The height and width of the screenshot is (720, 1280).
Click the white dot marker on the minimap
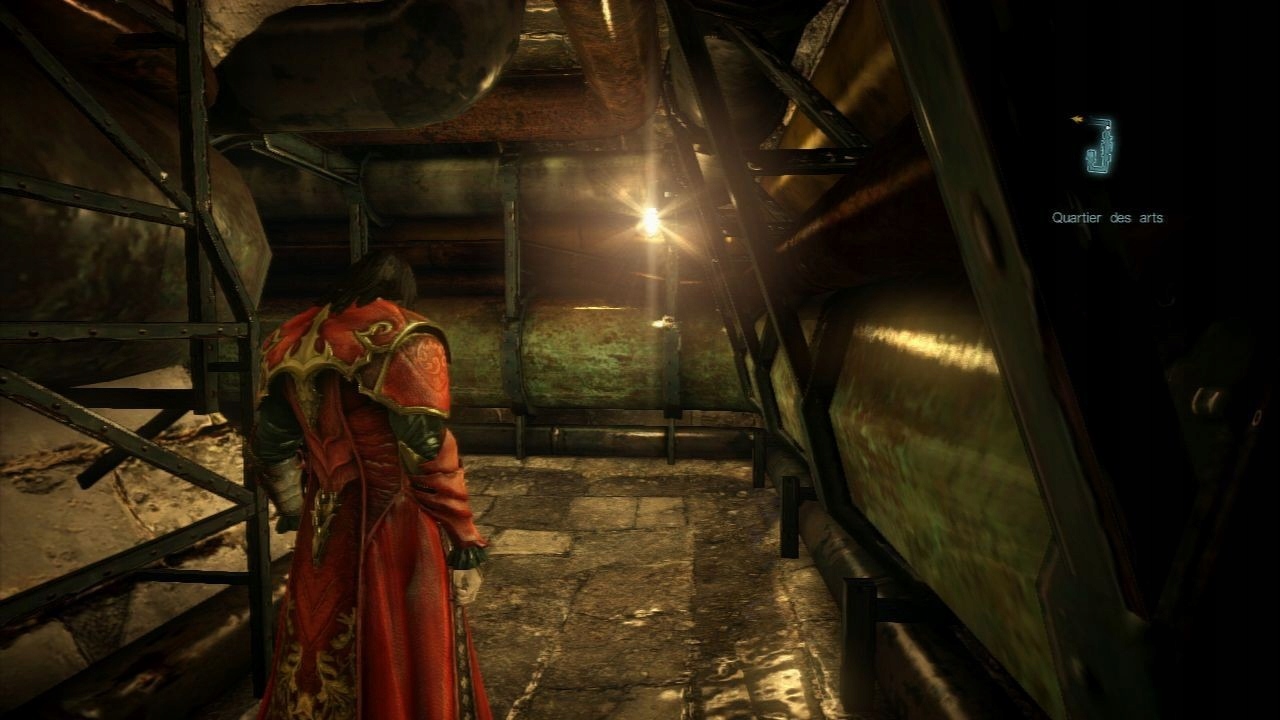(1107, 127)
